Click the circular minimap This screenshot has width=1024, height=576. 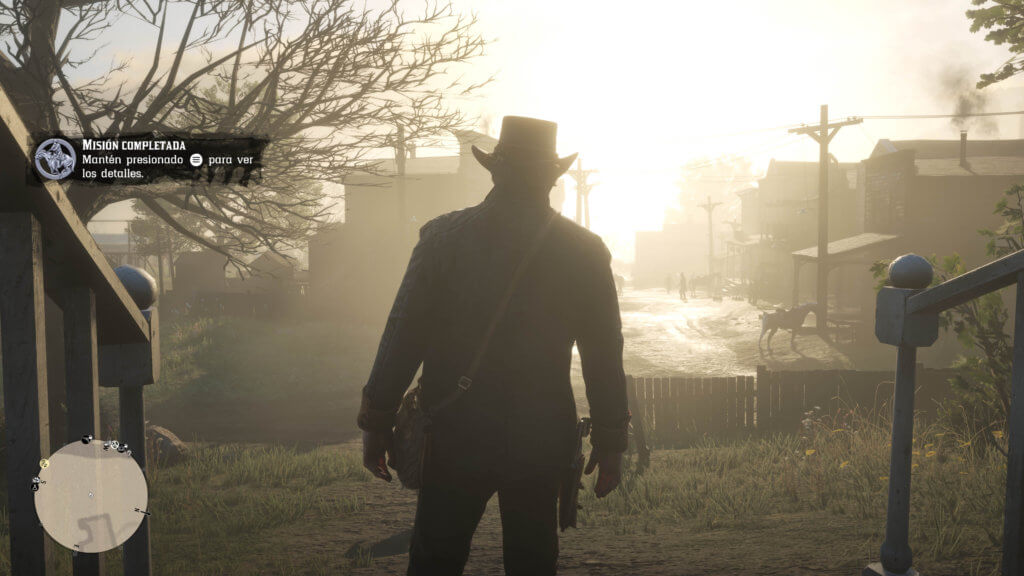(x=91, y=496)
